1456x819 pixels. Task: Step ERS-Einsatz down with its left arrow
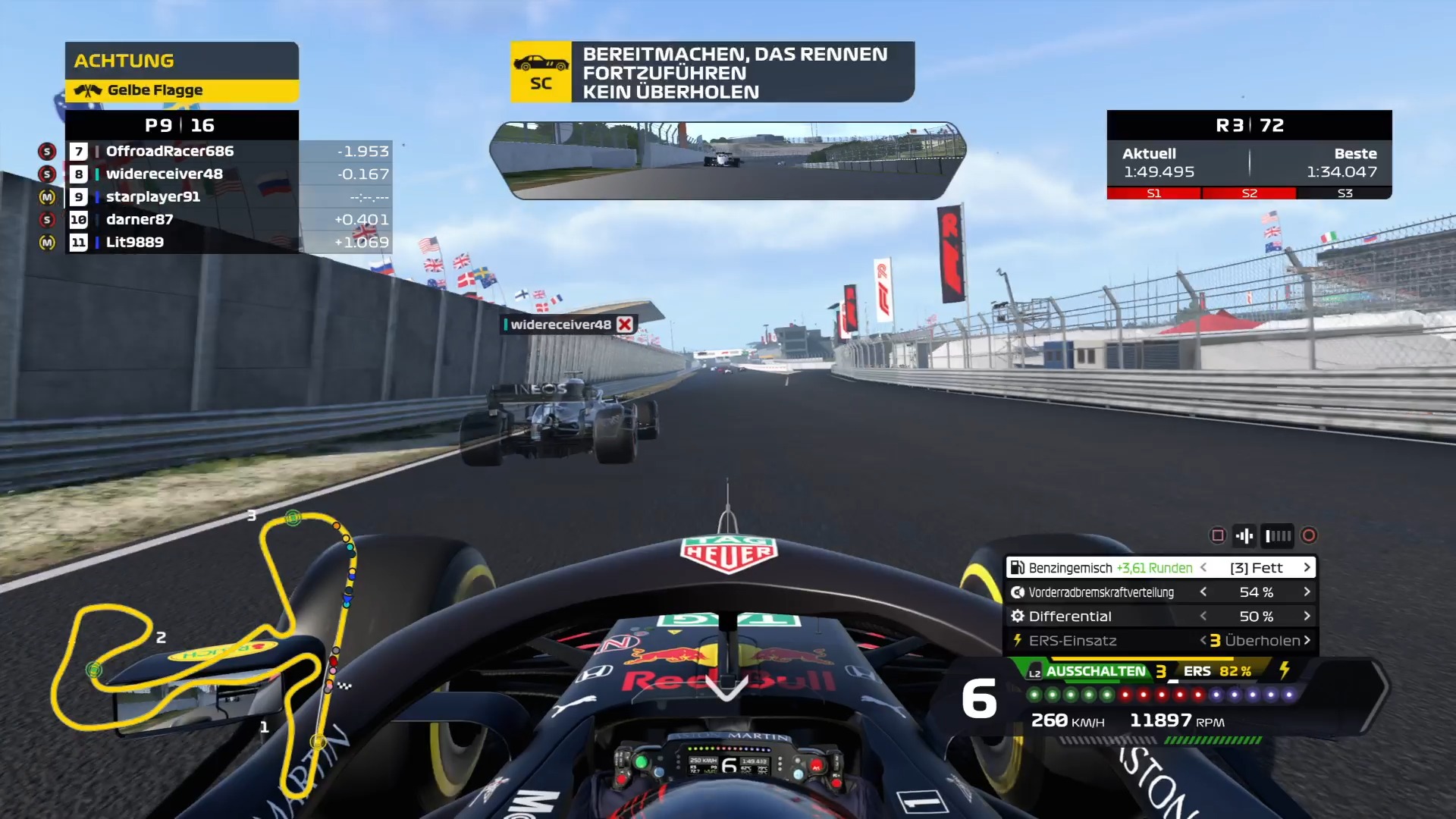(1203, 640)
